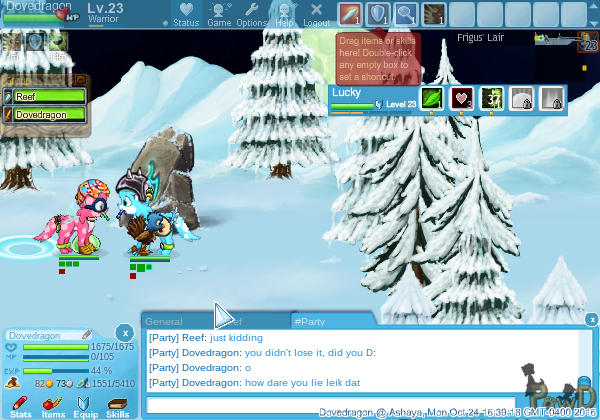The width and height of the screenshot is (600, 420).
Task: Click the chat message input box
Action: [x=330, y=405]
